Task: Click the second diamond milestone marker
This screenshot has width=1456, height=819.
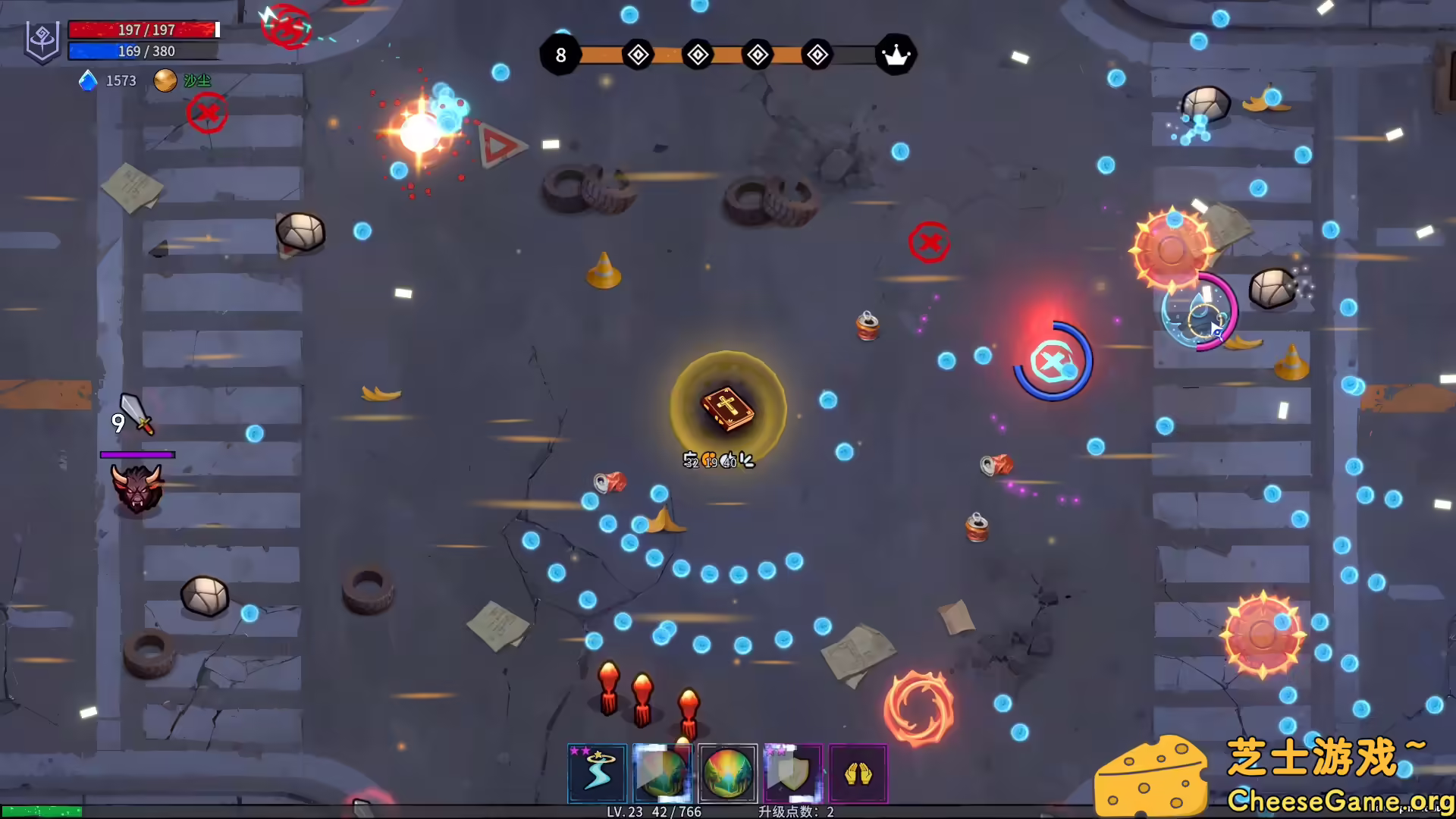Action: pyautogui.click(x=698, y=54)
